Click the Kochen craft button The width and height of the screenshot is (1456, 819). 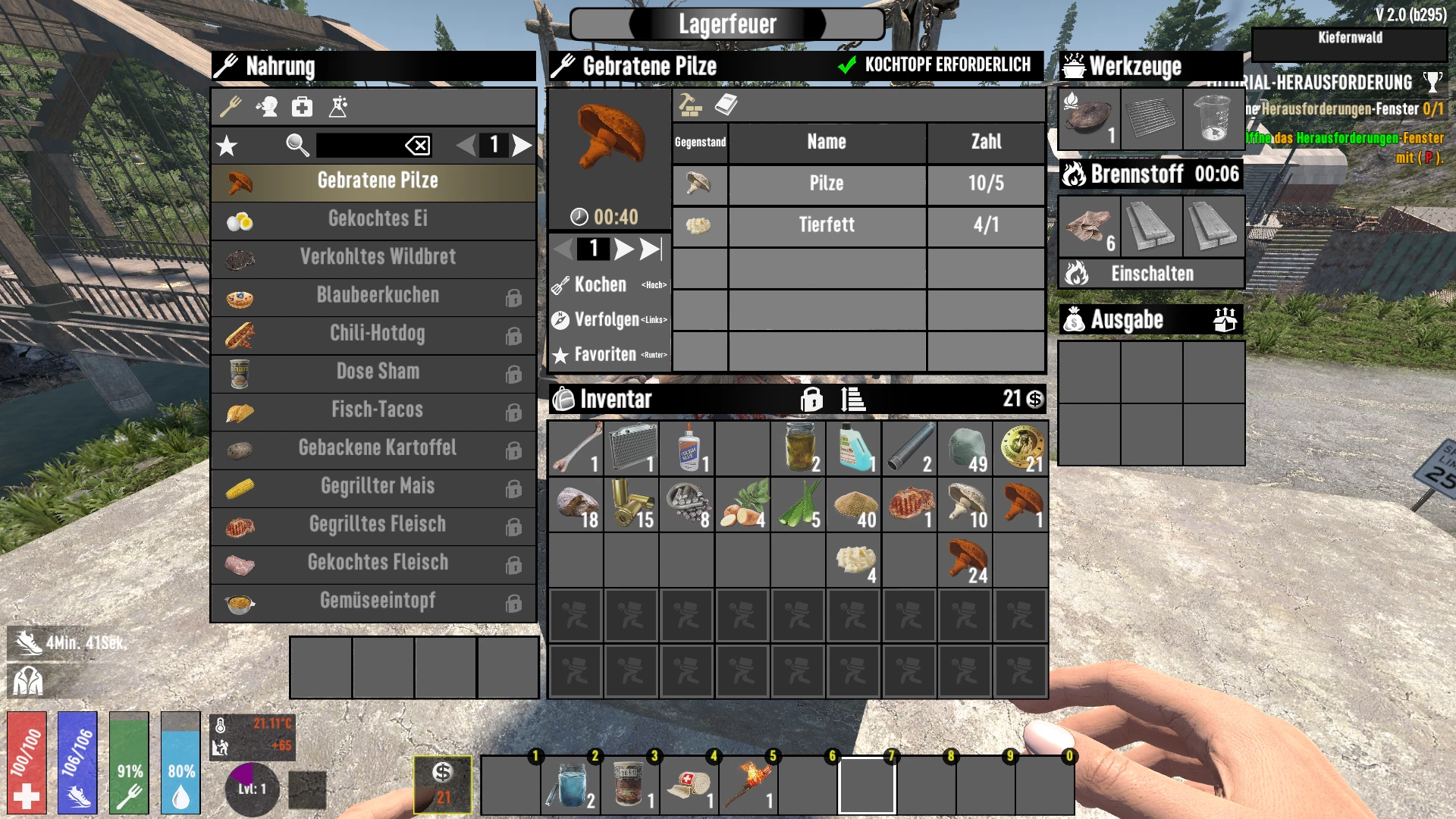tap(601, 285)
